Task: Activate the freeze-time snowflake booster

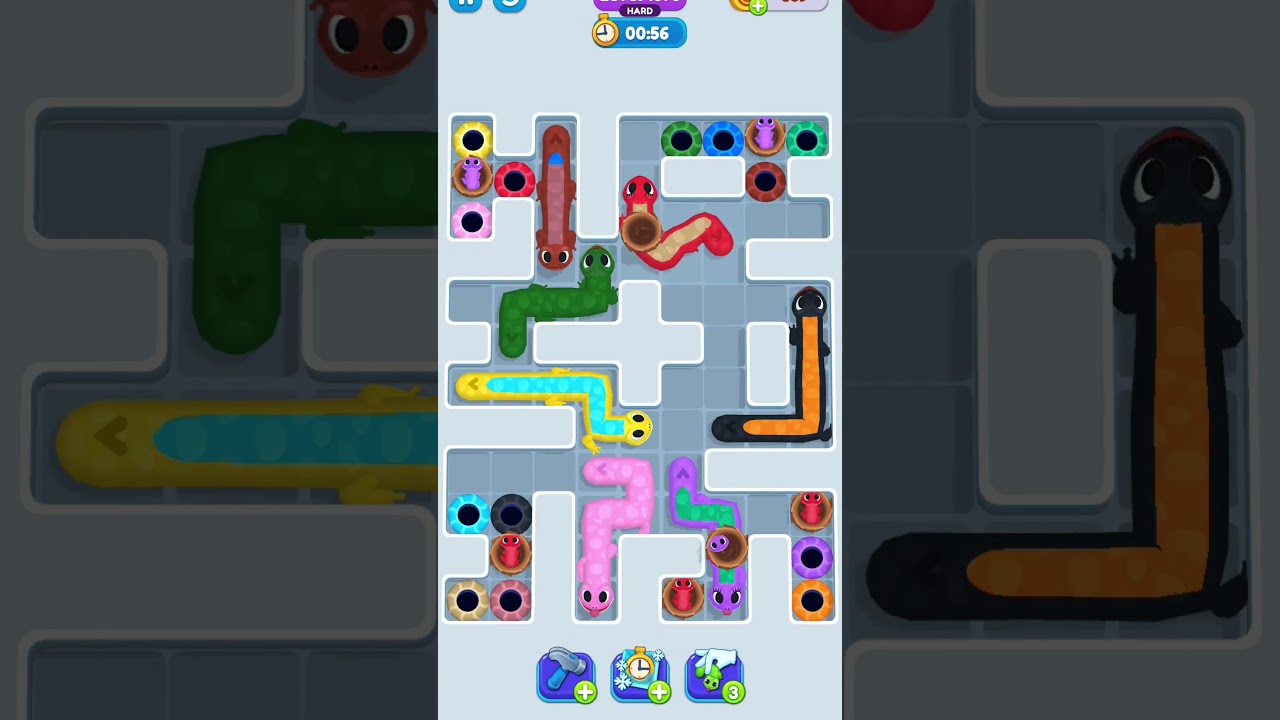Action: [640, 676]
